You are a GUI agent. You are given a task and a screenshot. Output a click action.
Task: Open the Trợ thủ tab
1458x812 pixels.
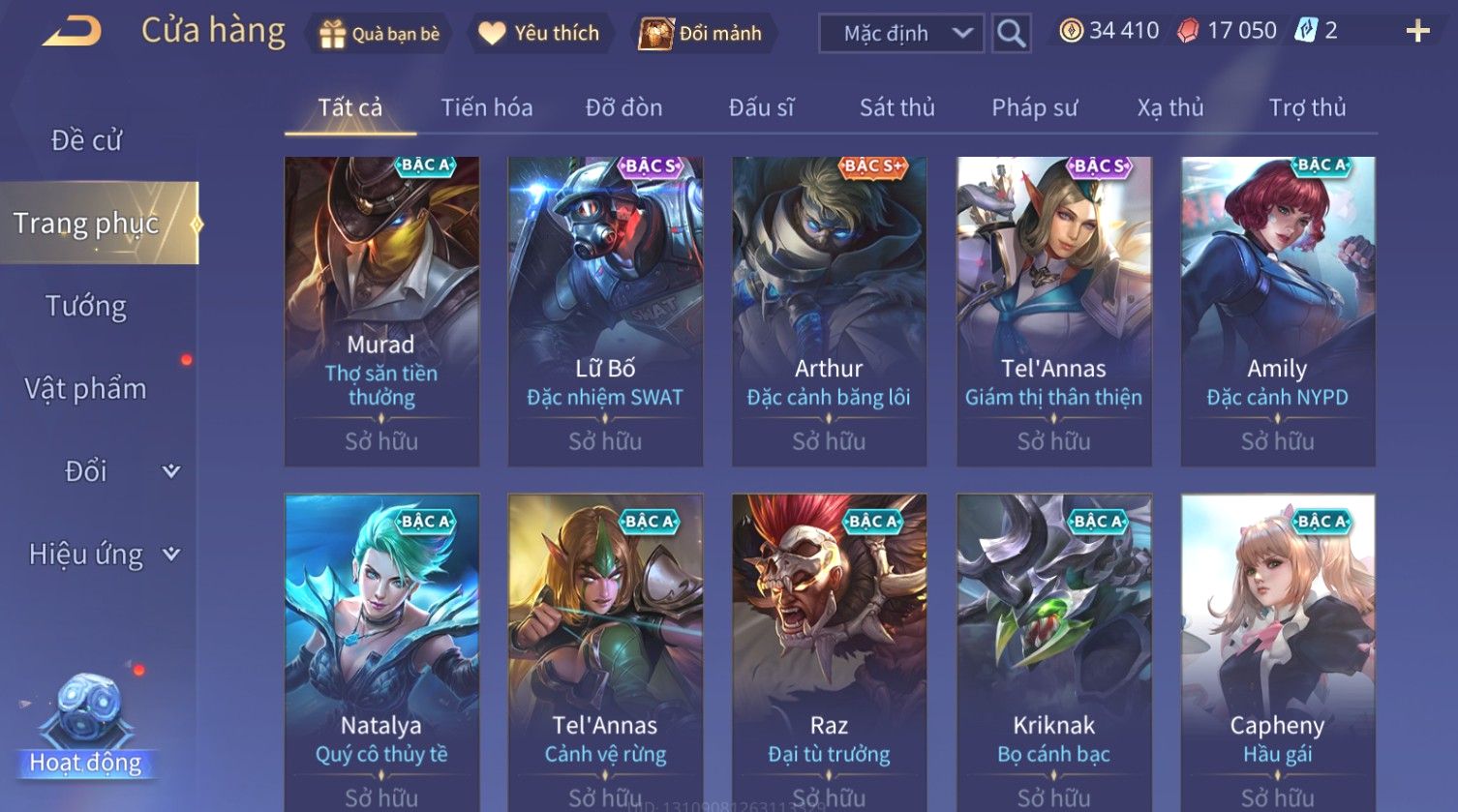[1307, 107]
